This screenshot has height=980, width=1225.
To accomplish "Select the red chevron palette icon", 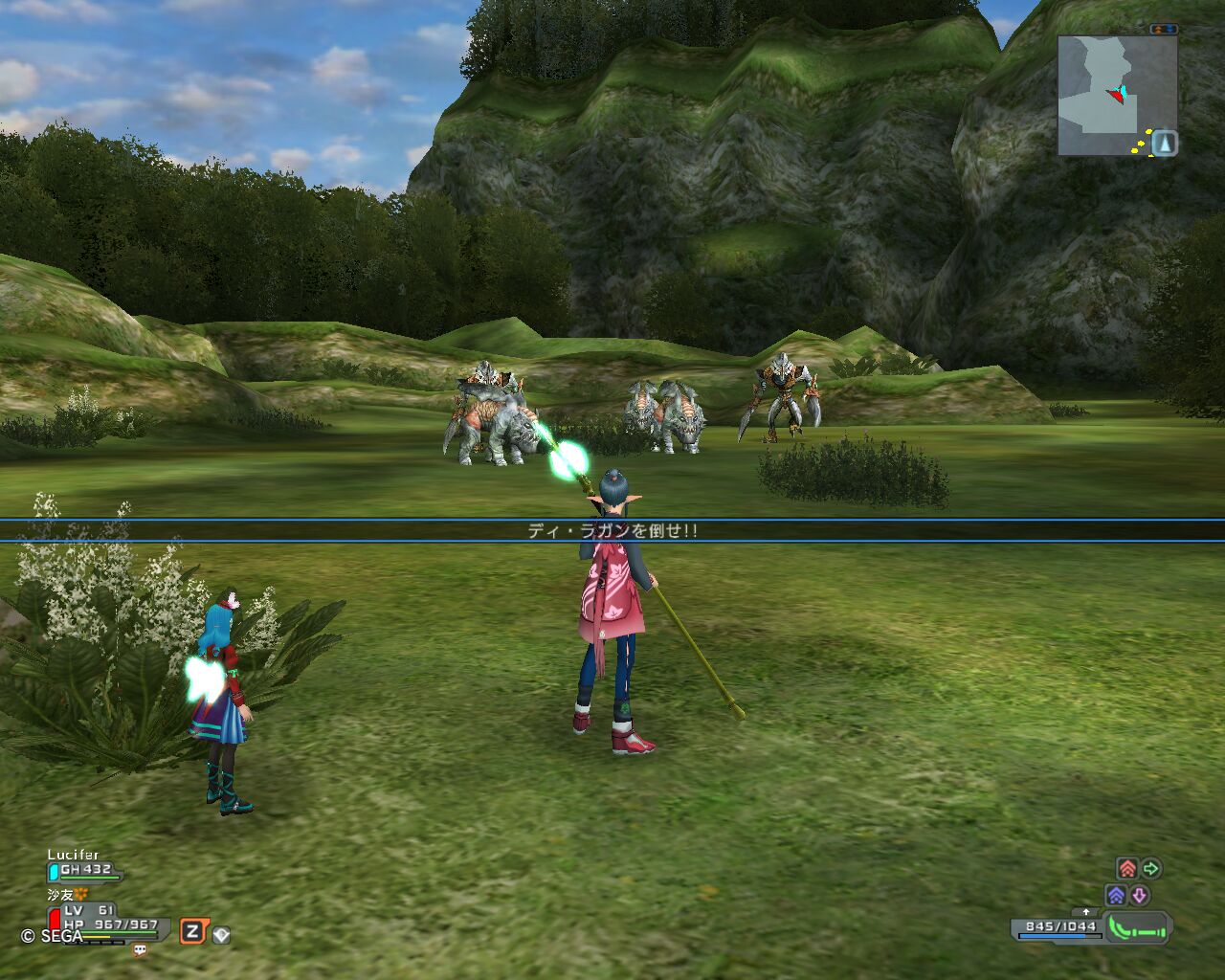I will (x=1127, y=869).
